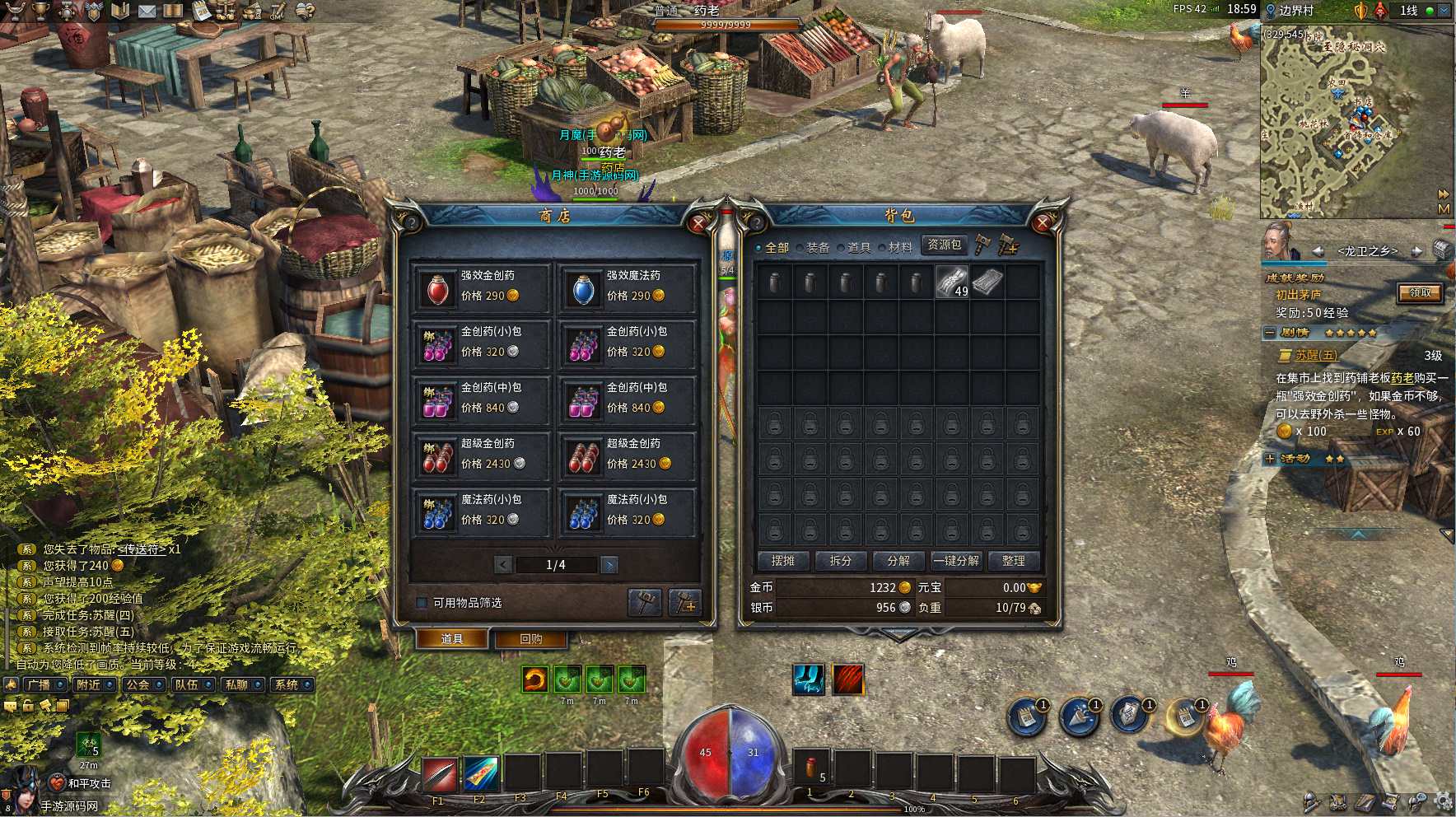
Task: Close the 商店 shop window
Action: coord(699,223)
